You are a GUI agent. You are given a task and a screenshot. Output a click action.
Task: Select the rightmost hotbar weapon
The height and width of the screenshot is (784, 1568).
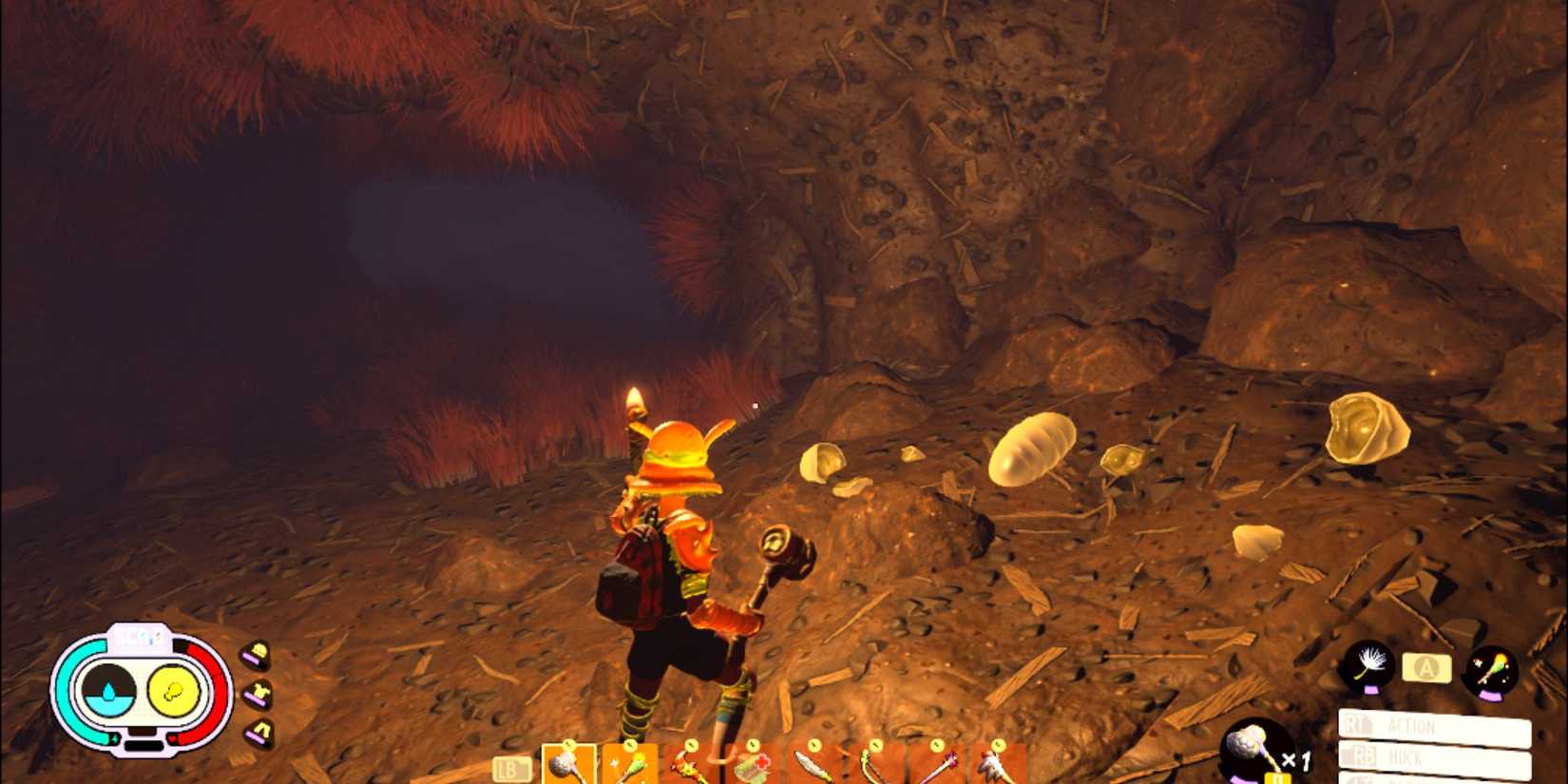[x=996, y=760]
